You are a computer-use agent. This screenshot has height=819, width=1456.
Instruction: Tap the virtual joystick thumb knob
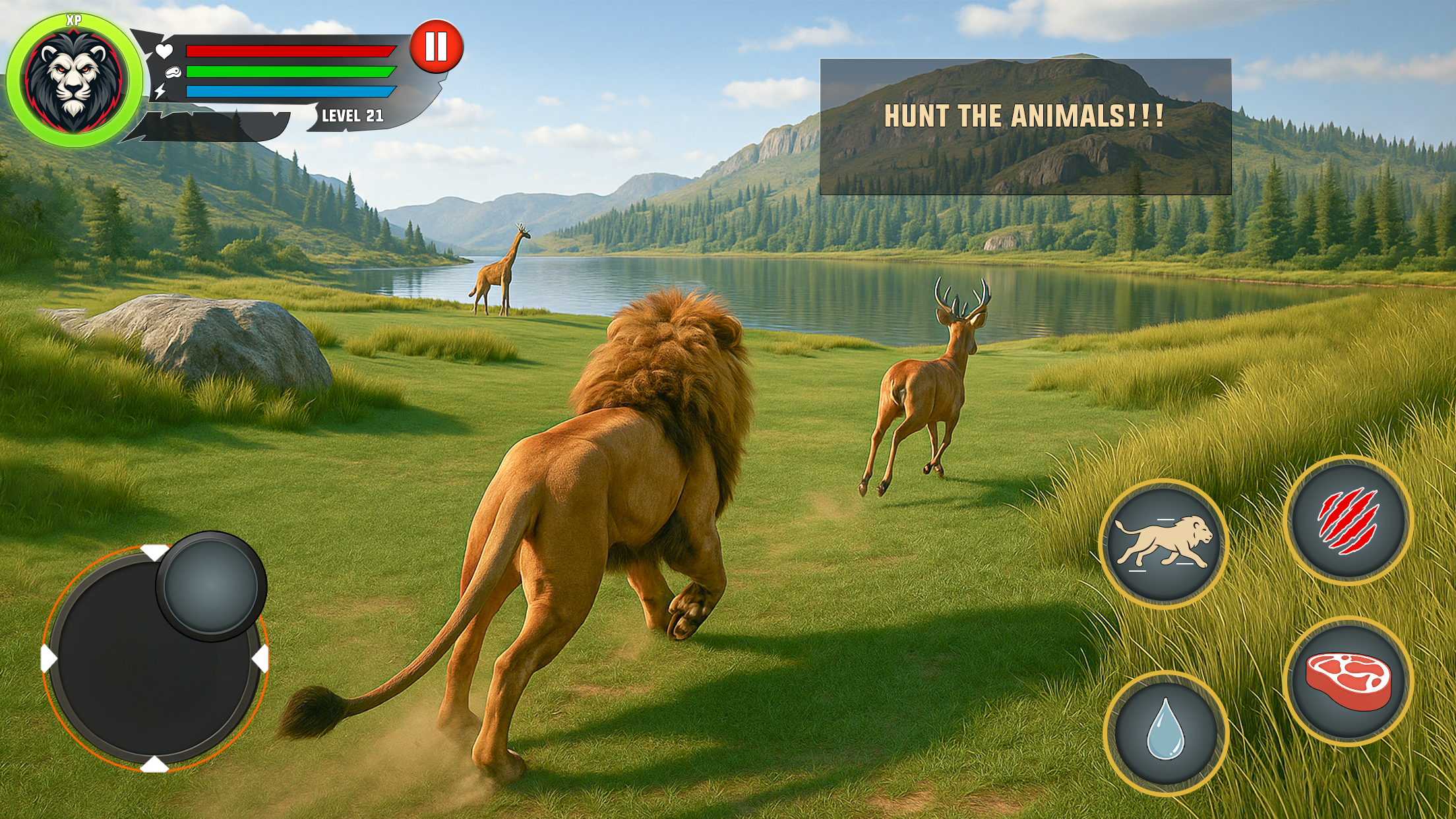pyautogui.click(x=211, y=586)
